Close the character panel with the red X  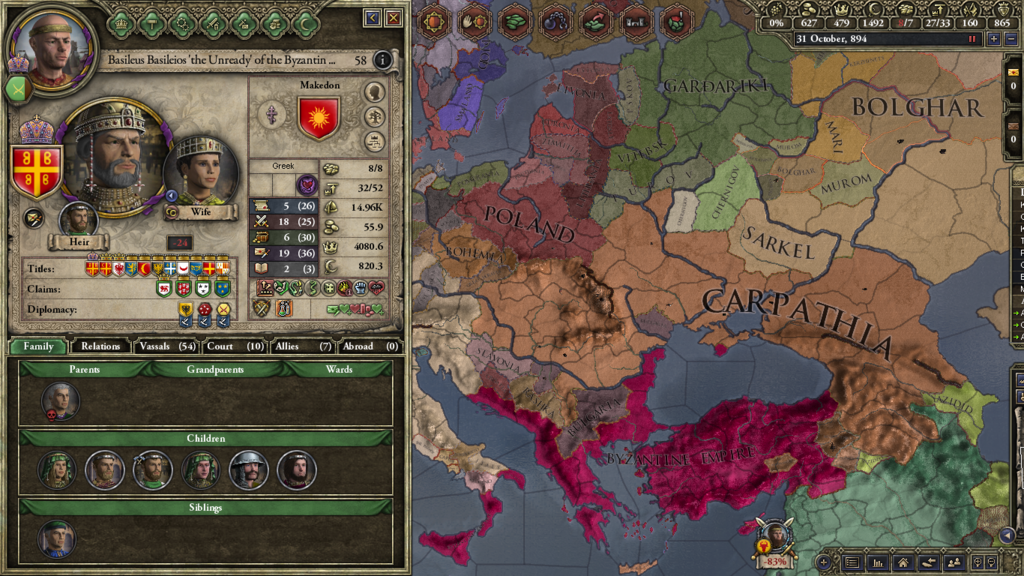point(394,18)
